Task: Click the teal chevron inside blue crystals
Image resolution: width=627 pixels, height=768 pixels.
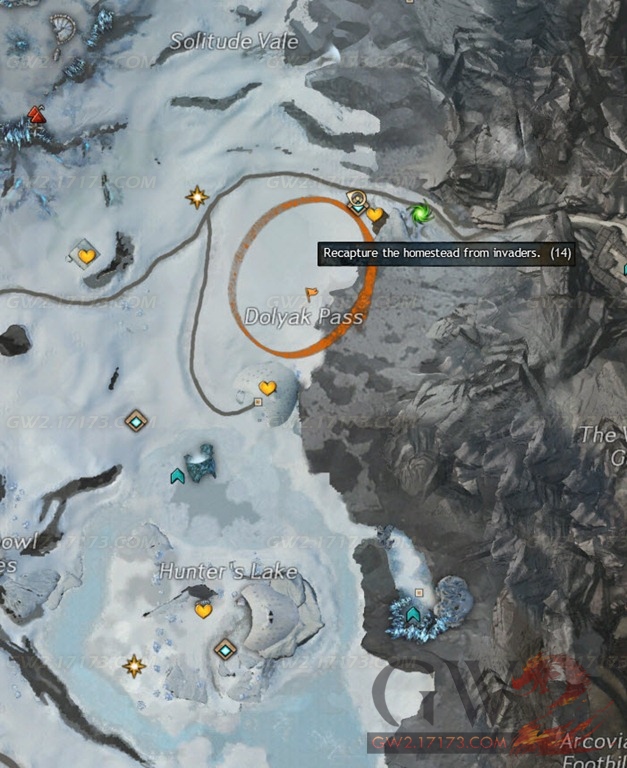Action: pos(413,613)
